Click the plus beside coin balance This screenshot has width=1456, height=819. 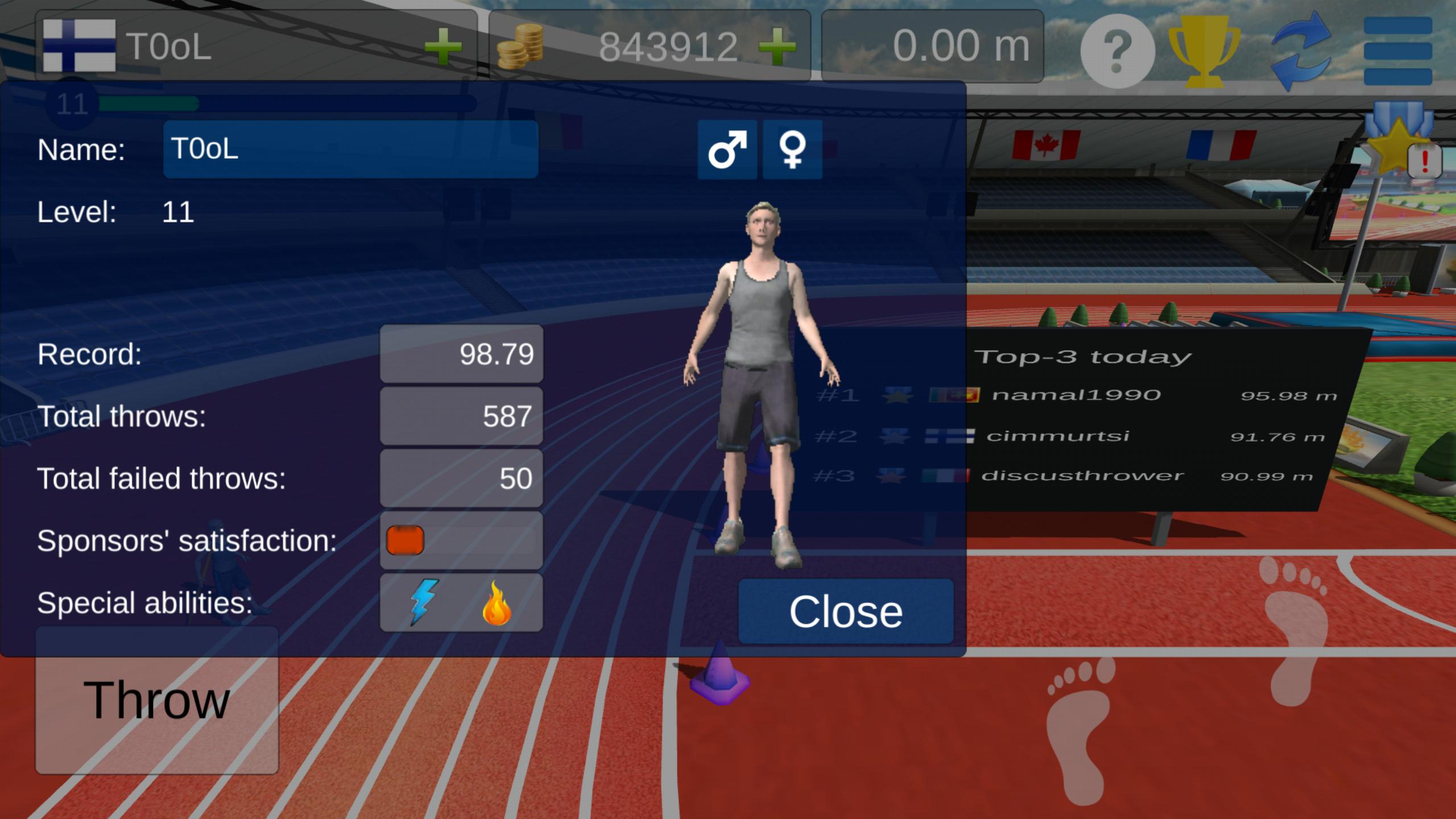pyautogui.click(x=777, y=45)
